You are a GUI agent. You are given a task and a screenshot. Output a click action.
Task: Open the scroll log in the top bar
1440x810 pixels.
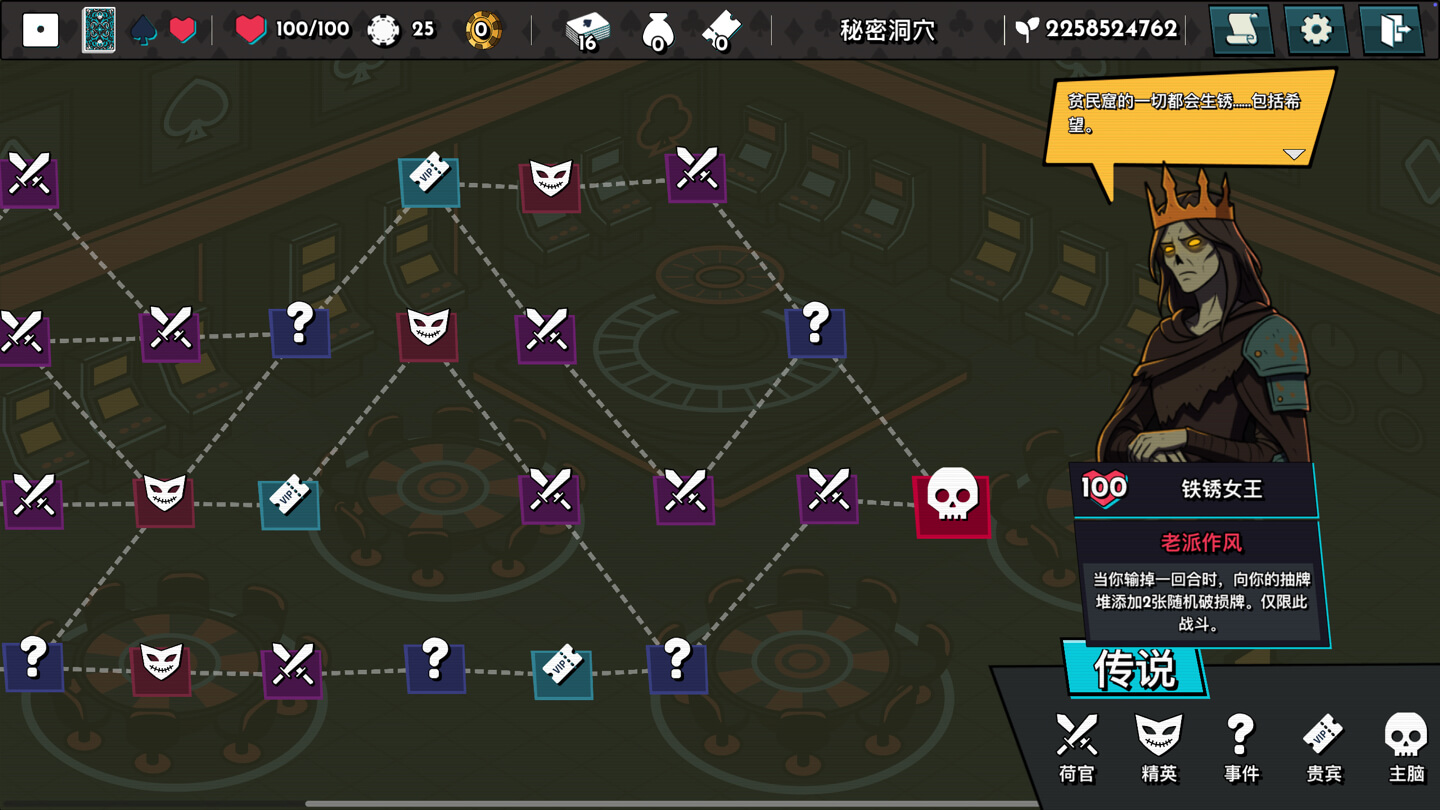pos(1242,30)
